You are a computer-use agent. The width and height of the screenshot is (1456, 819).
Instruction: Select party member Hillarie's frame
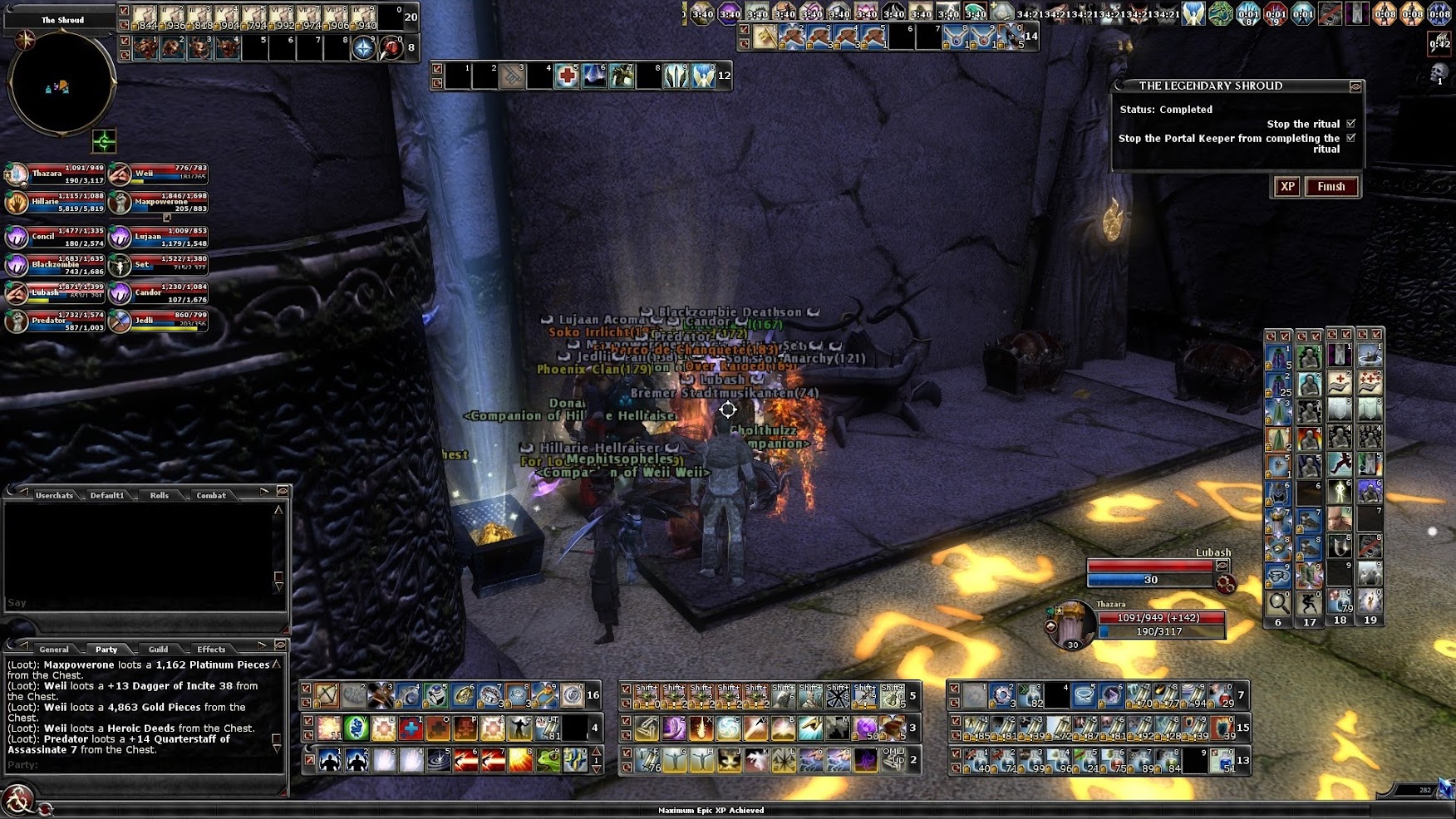(55, 203)
